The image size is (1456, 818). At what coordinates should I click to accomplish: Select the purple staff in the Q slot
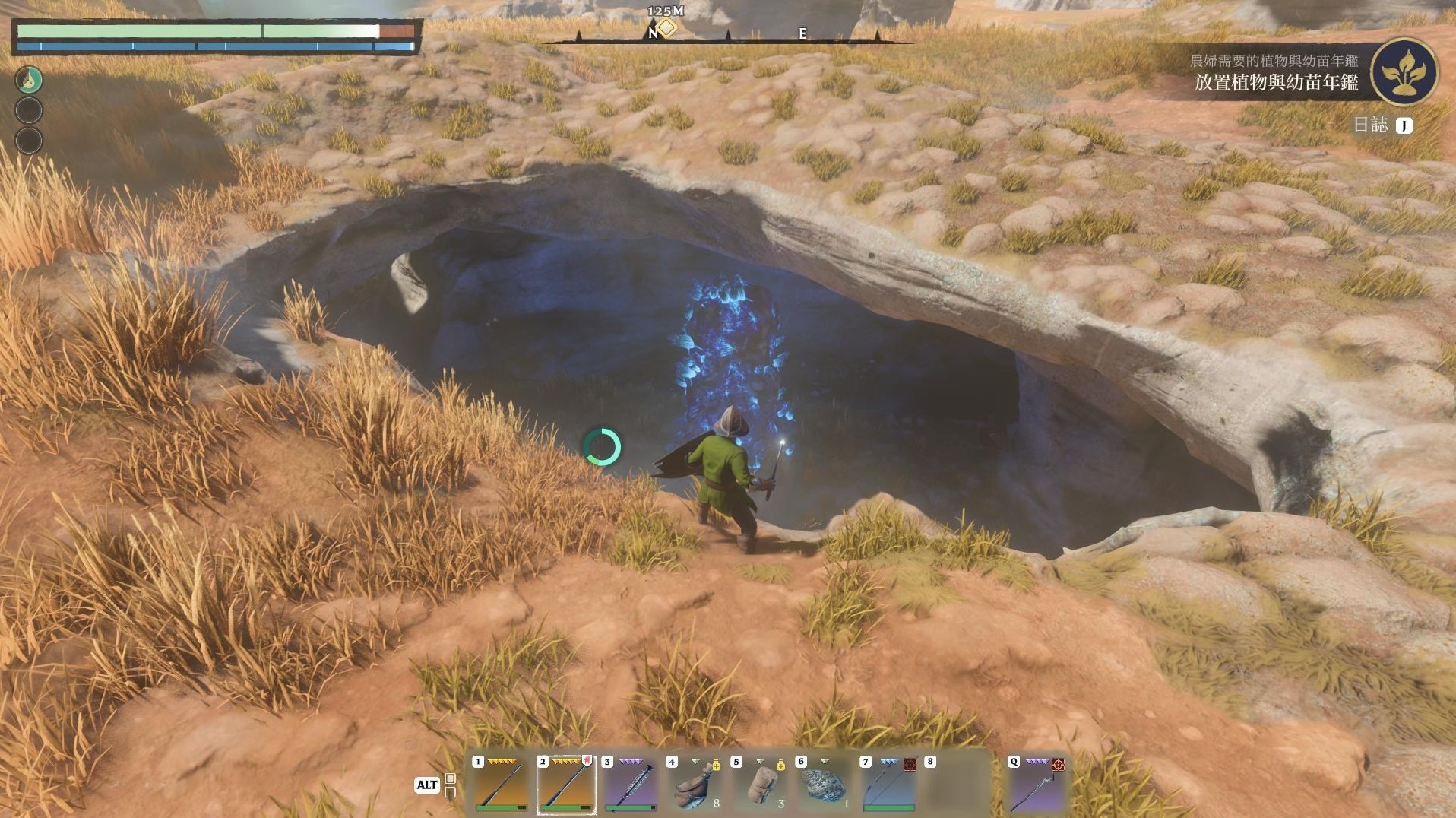1037,785
